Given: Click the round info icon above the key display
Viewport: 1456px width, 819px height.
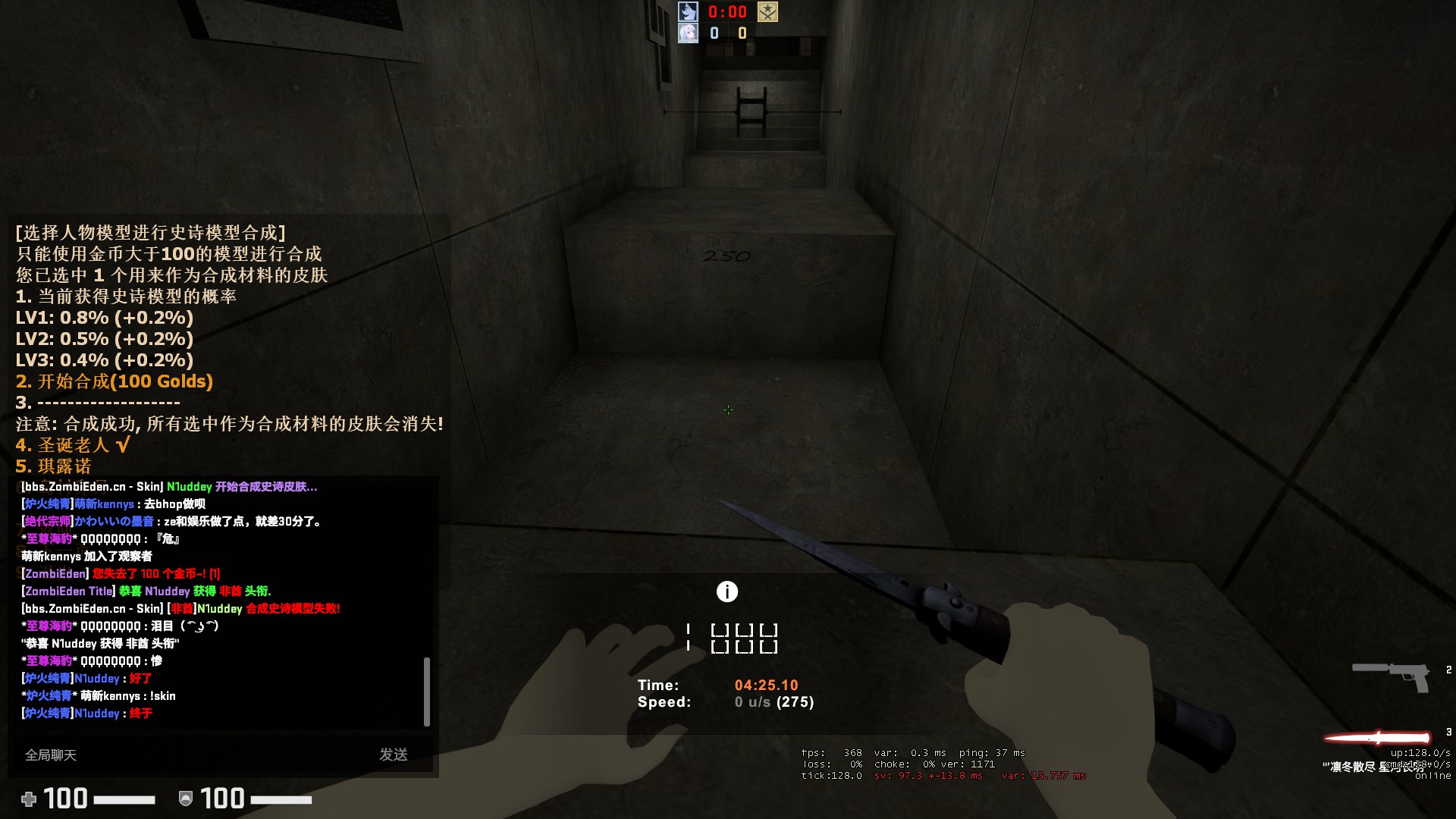Looking at the screenshot, I should click(727, 591).
